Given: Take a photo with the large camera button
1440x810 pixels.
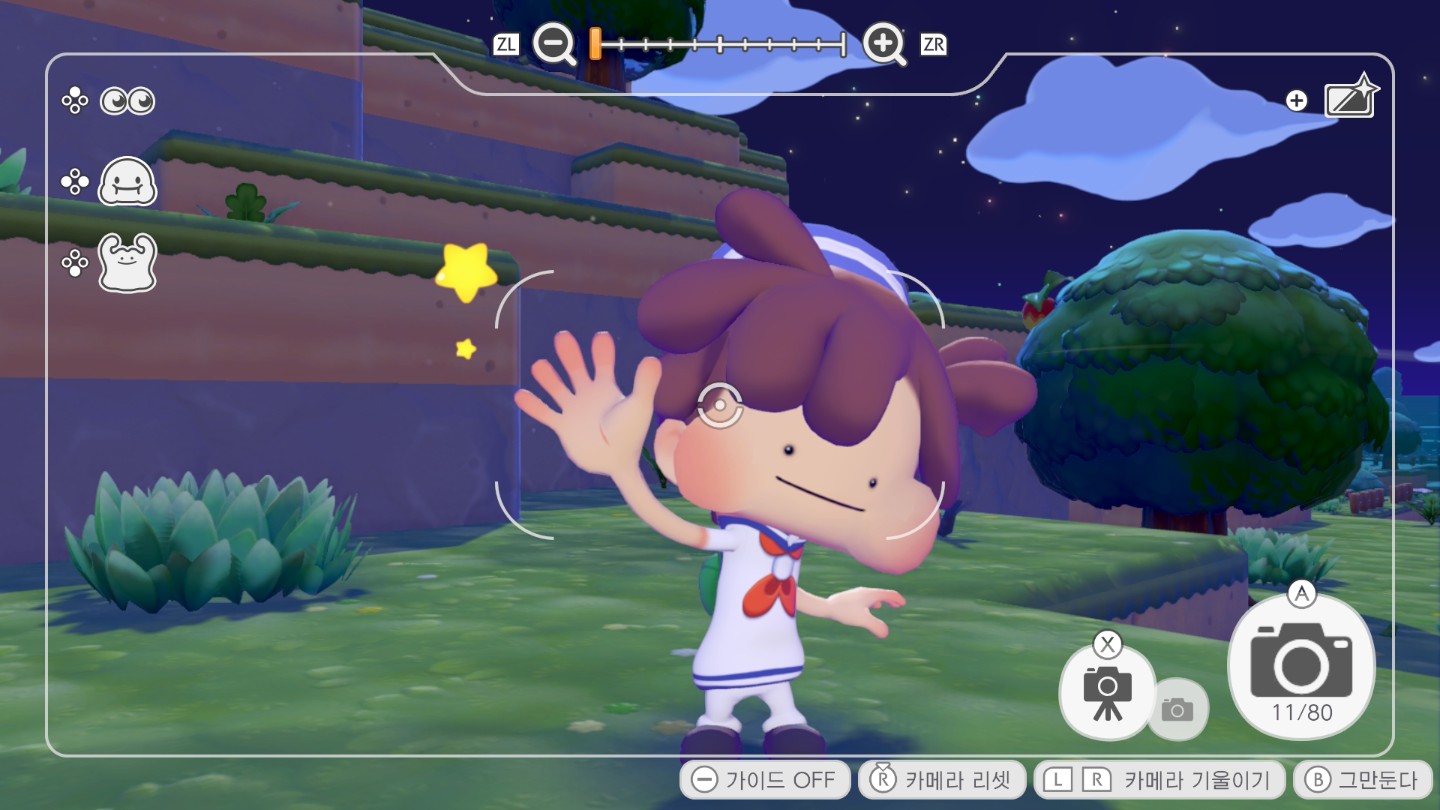Looking at the screenshot, I should (x=1301, y=664).
